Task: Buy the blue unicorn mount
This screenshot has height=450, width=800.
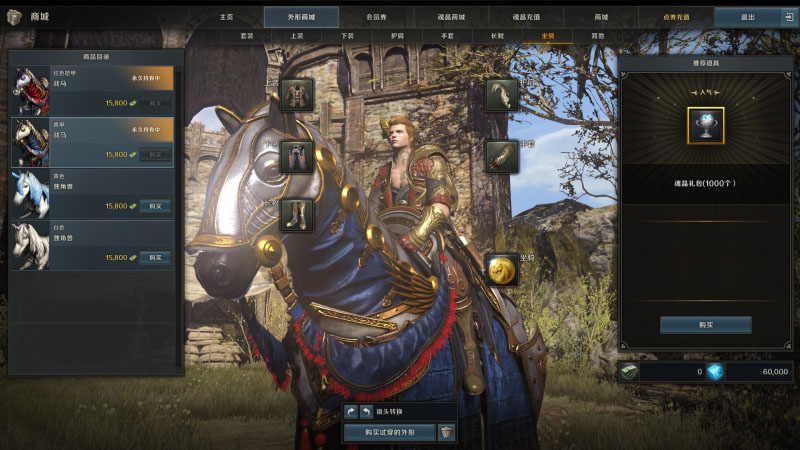Action: (x=154, y=206)
